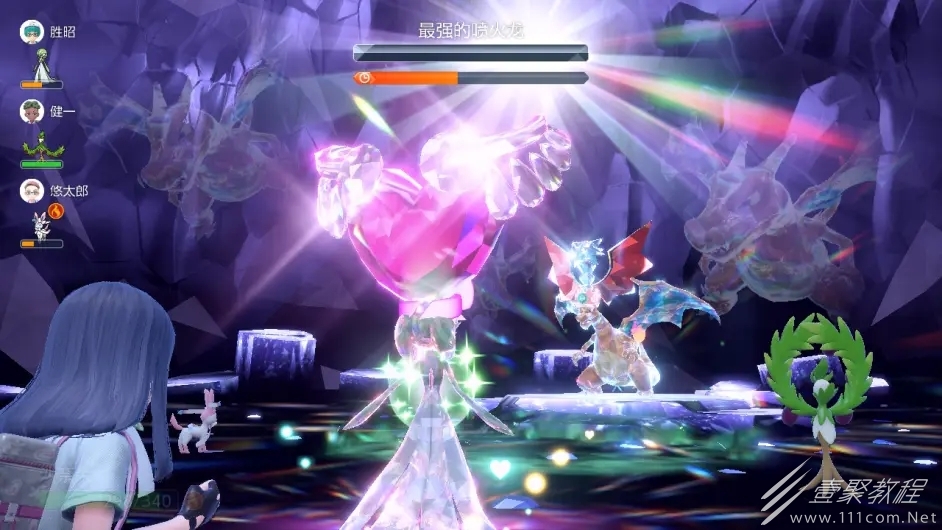Select 健一's trainer avatar
Screen dimensions: 942x530
click(x=32, y=111)
